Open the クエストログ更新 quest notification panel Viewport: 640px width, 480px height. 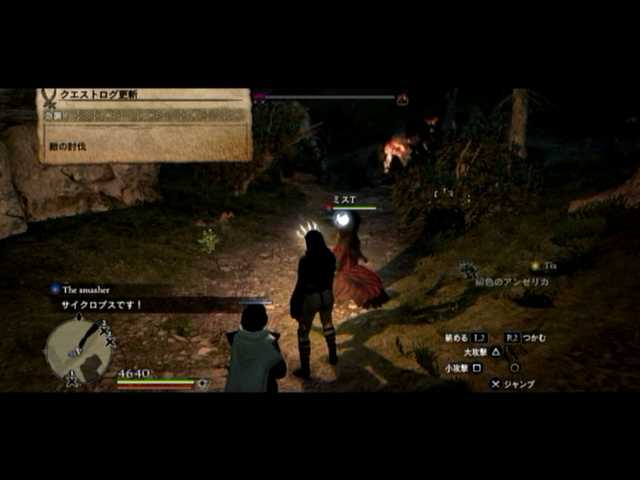pos(145,124)
